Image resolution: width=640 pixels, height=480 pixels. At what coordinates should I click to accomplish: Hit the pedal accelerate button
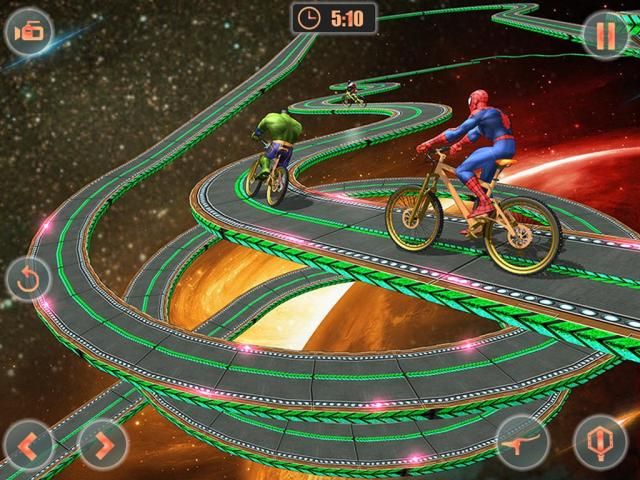[599, 440]
